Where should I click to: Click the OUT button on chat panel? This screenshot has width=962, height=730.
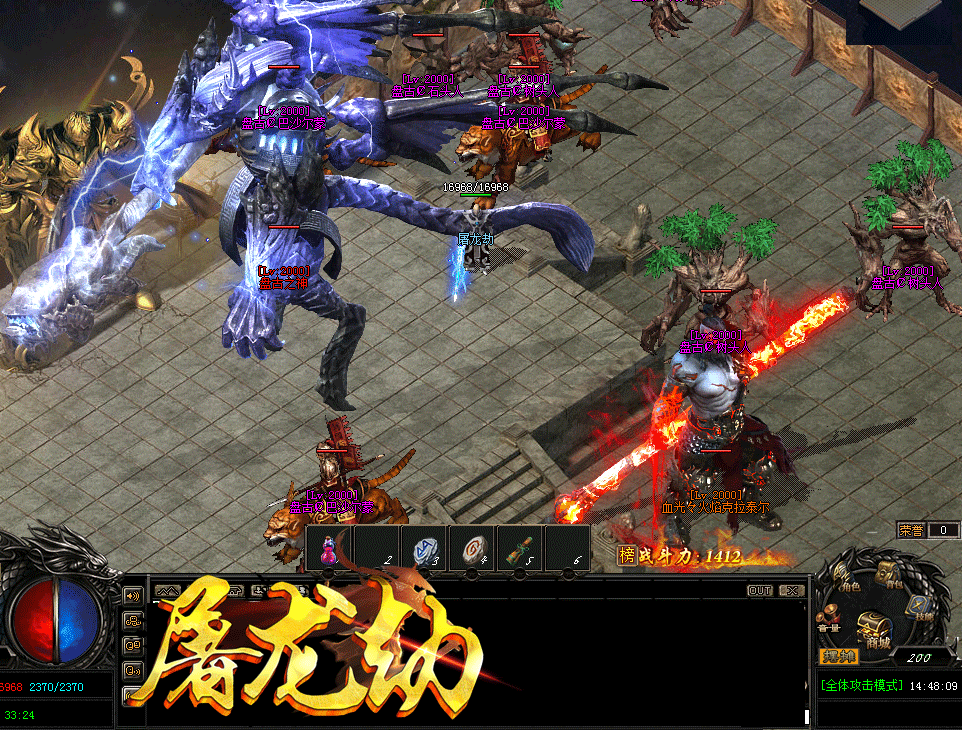(760, 591)
